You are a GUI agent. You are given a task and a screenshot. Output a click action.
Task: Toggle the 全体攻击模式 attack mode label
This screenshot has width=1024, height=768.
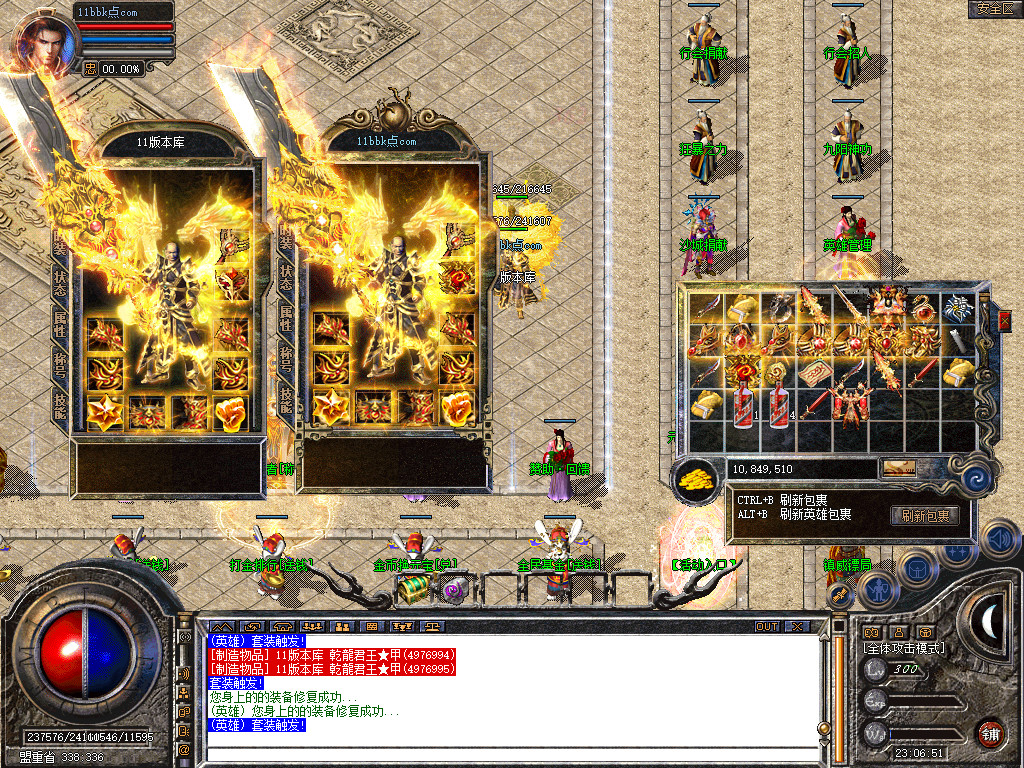click(904, 648)
